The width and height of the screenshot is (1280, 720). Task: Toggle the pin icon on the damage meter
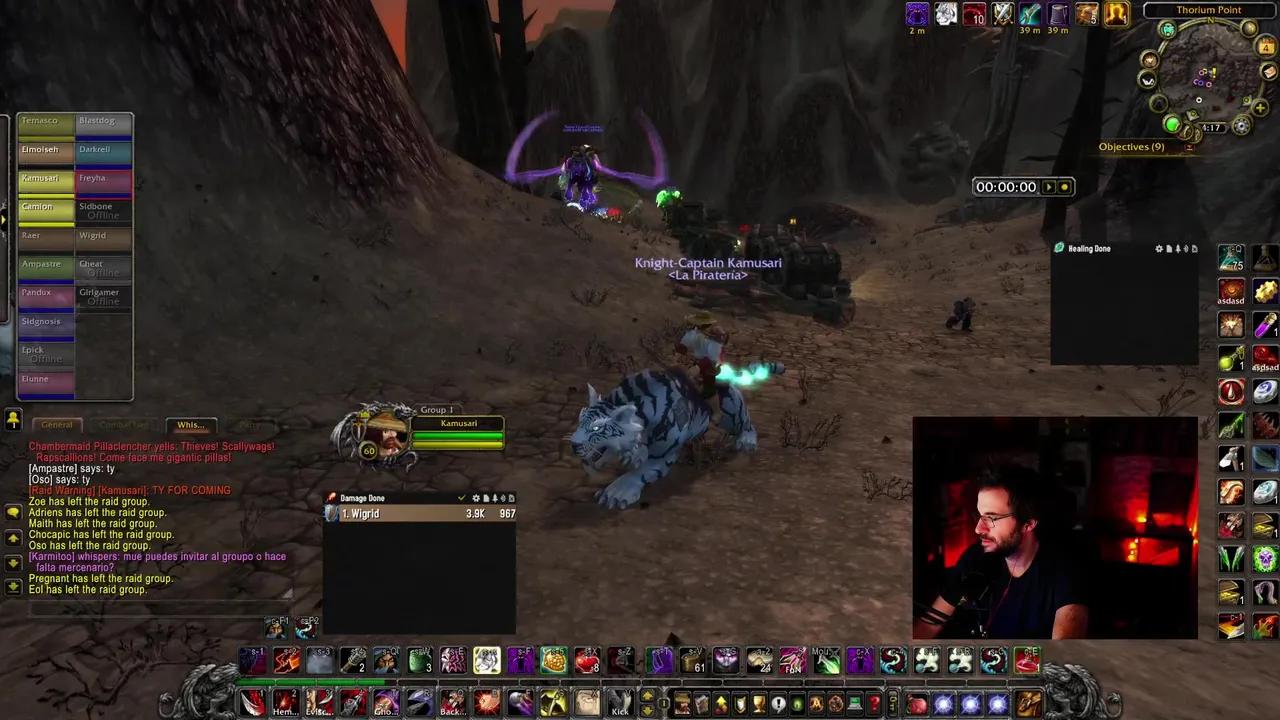[495, 498]
